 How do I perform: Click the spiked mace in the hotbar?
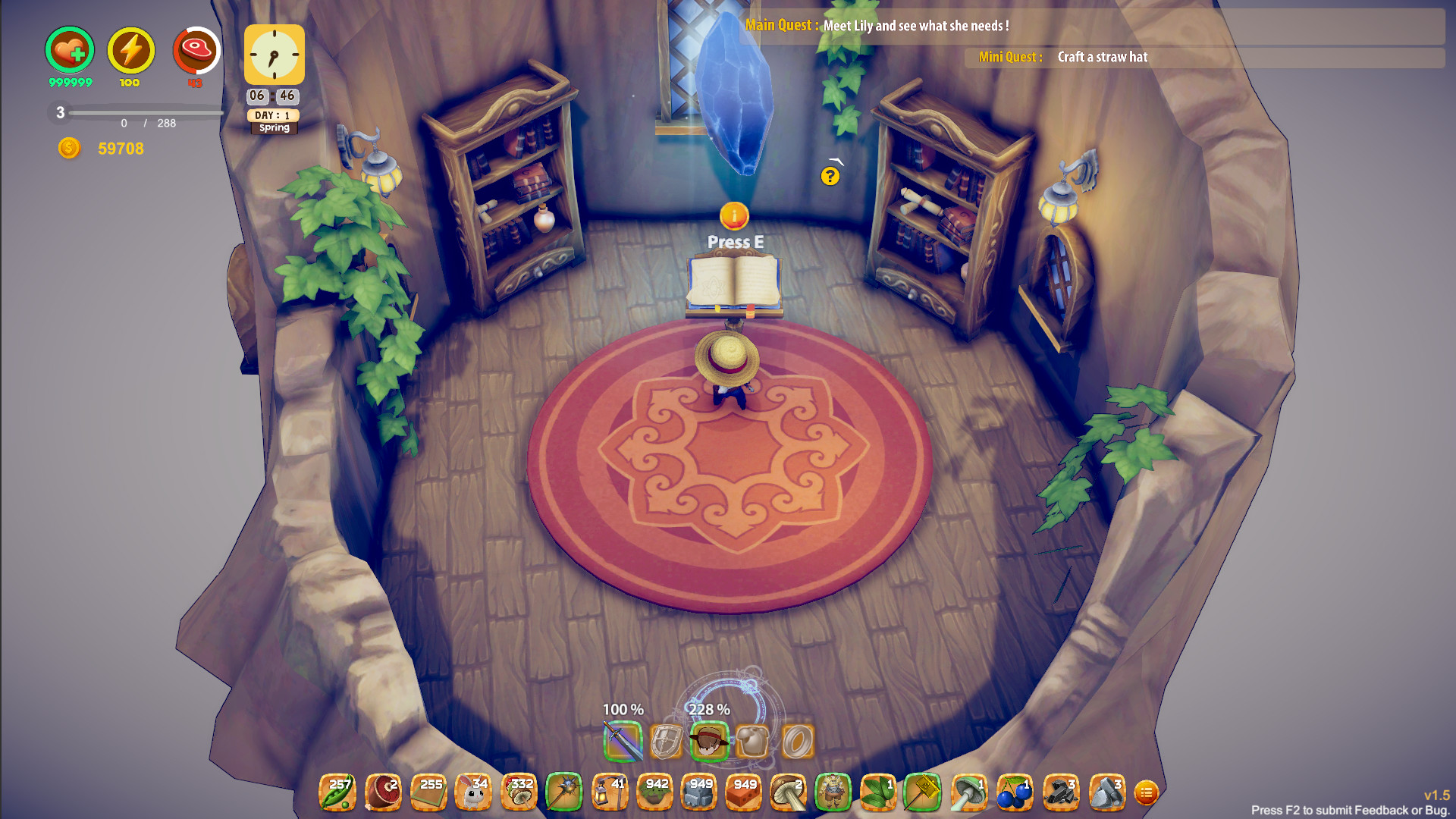point(565,792)
